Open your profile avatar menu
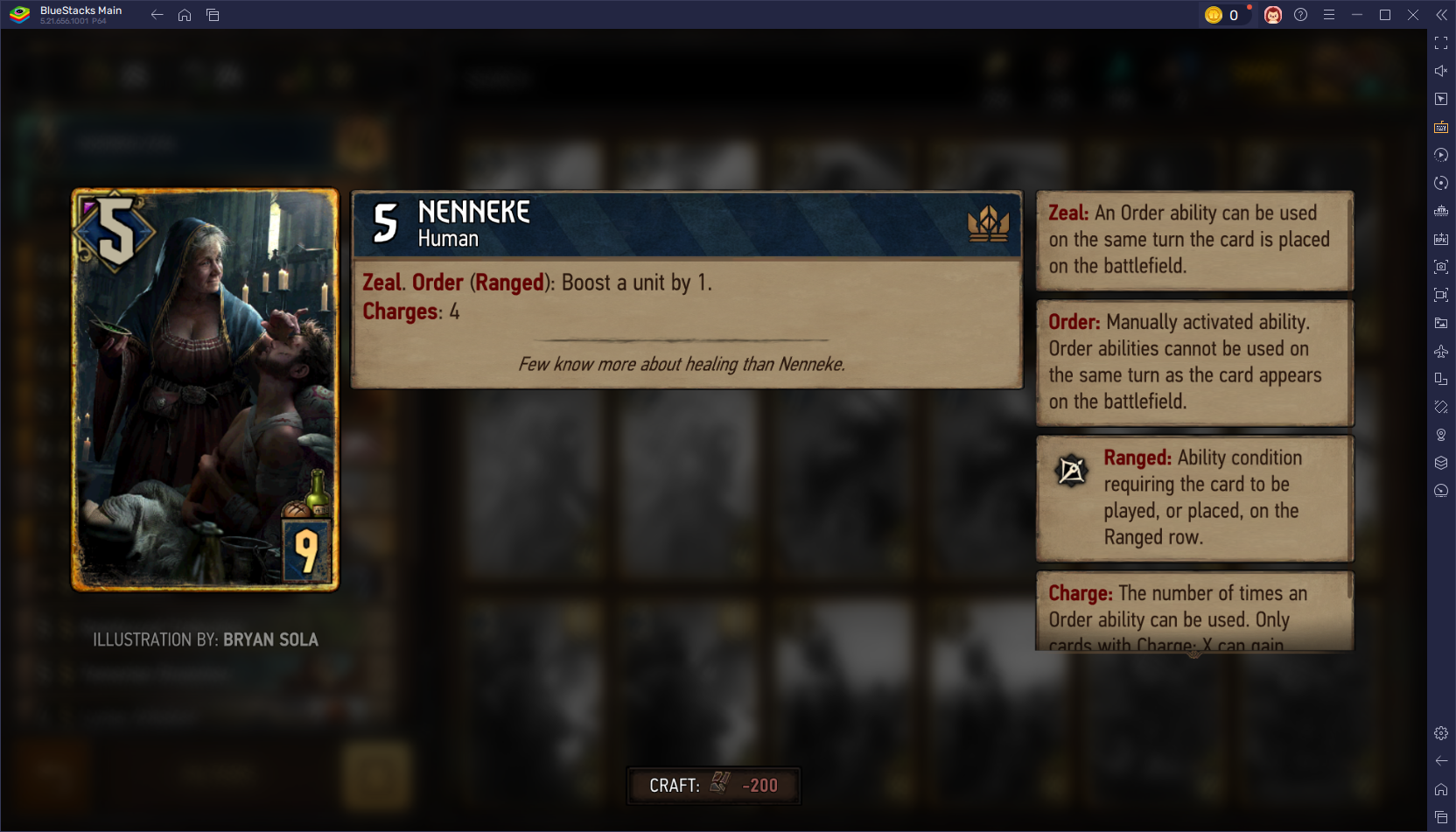Screen dimensions: 1456x832 click(x=1273, y=14)
